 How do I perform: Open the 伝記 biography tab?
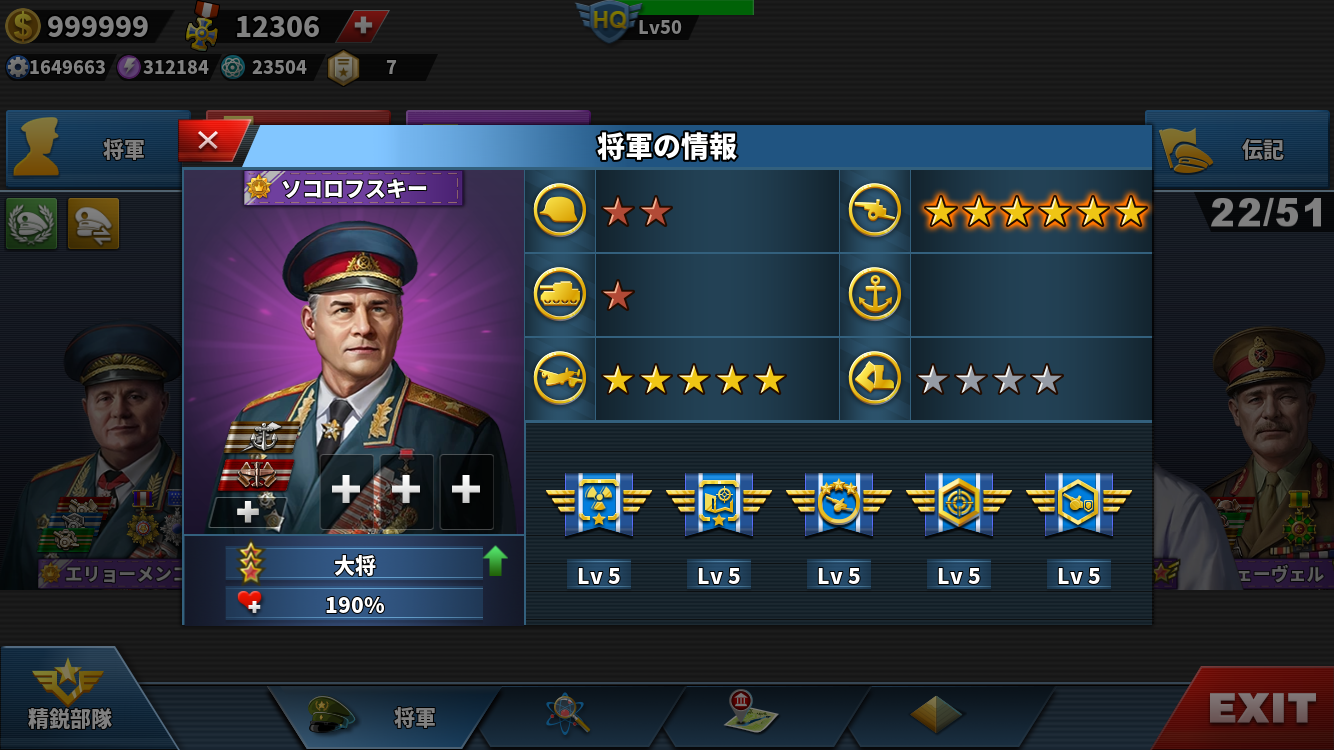click(1238, 150)
